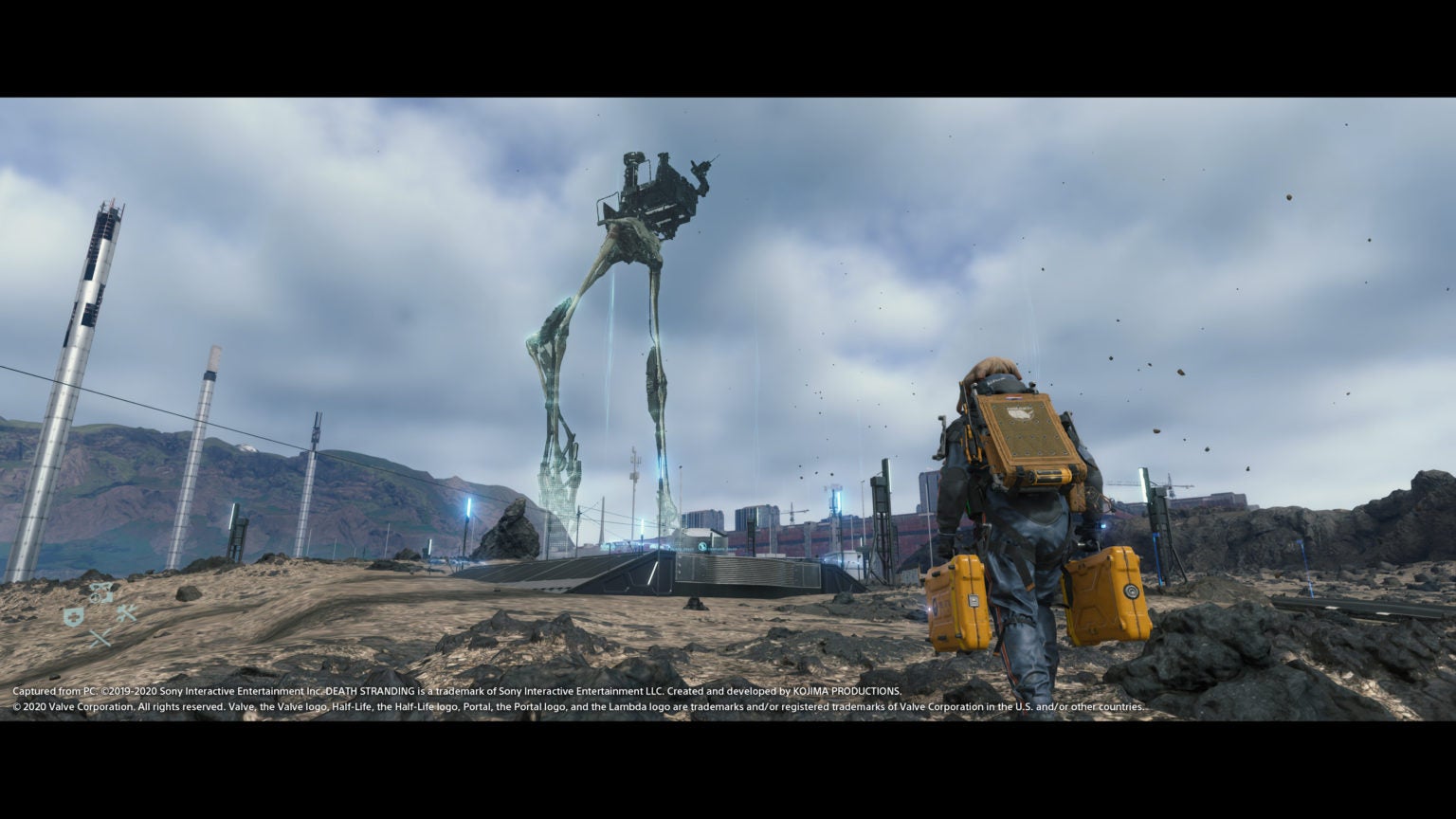Viewport: 1456px width, 819px height.
Task: Click the crafting tools HUD marker
Action: click(x=127, y=614)
